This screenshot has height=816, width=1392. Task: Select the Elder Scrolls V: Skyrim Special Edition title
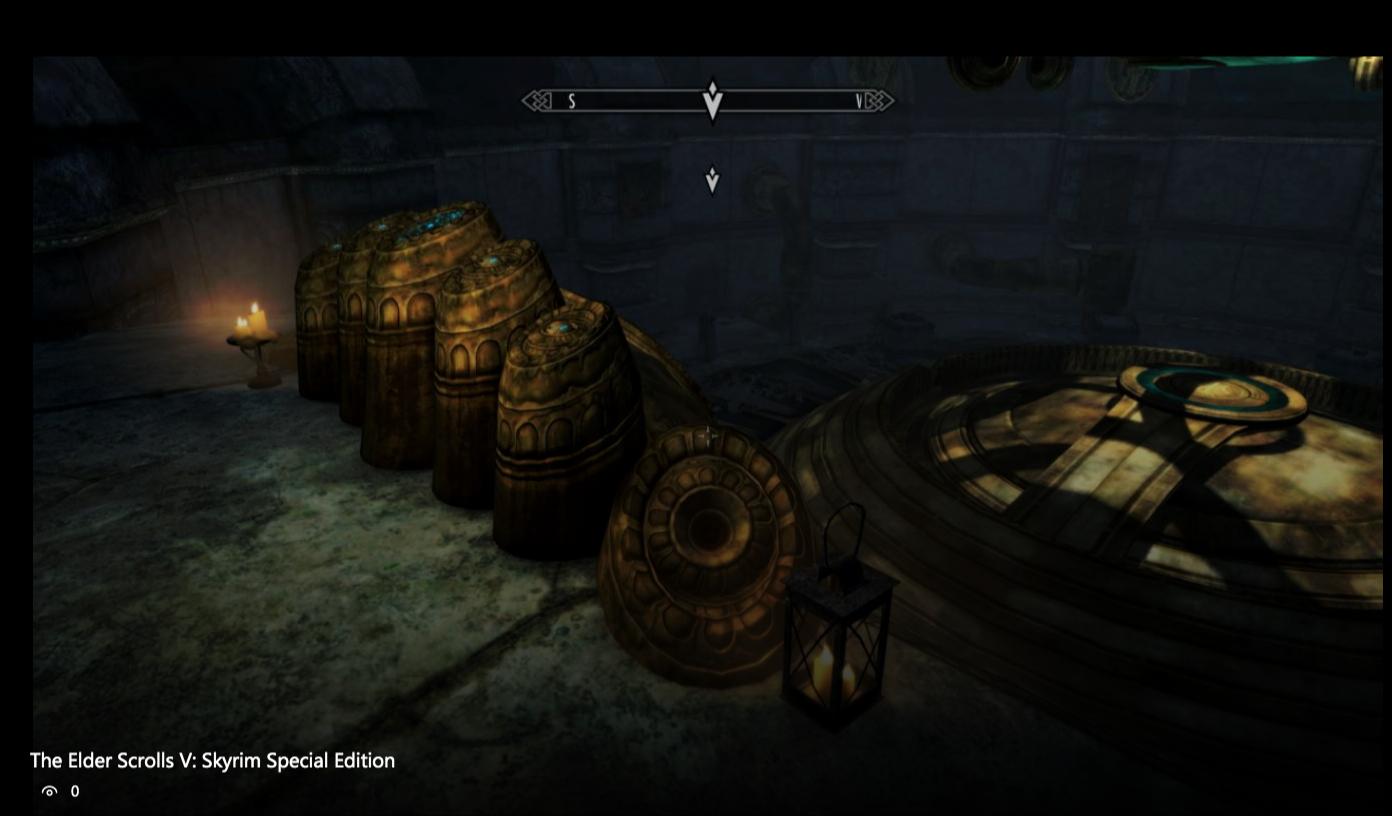[x=211, y=760]
